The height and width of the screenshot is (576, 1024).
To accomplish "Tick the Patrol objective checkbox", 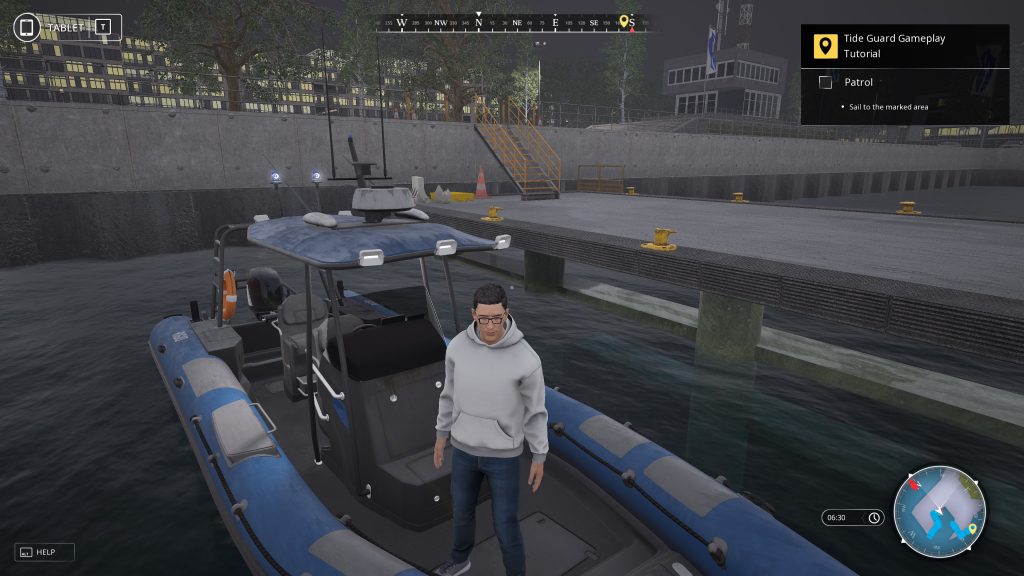I will 825,82.
